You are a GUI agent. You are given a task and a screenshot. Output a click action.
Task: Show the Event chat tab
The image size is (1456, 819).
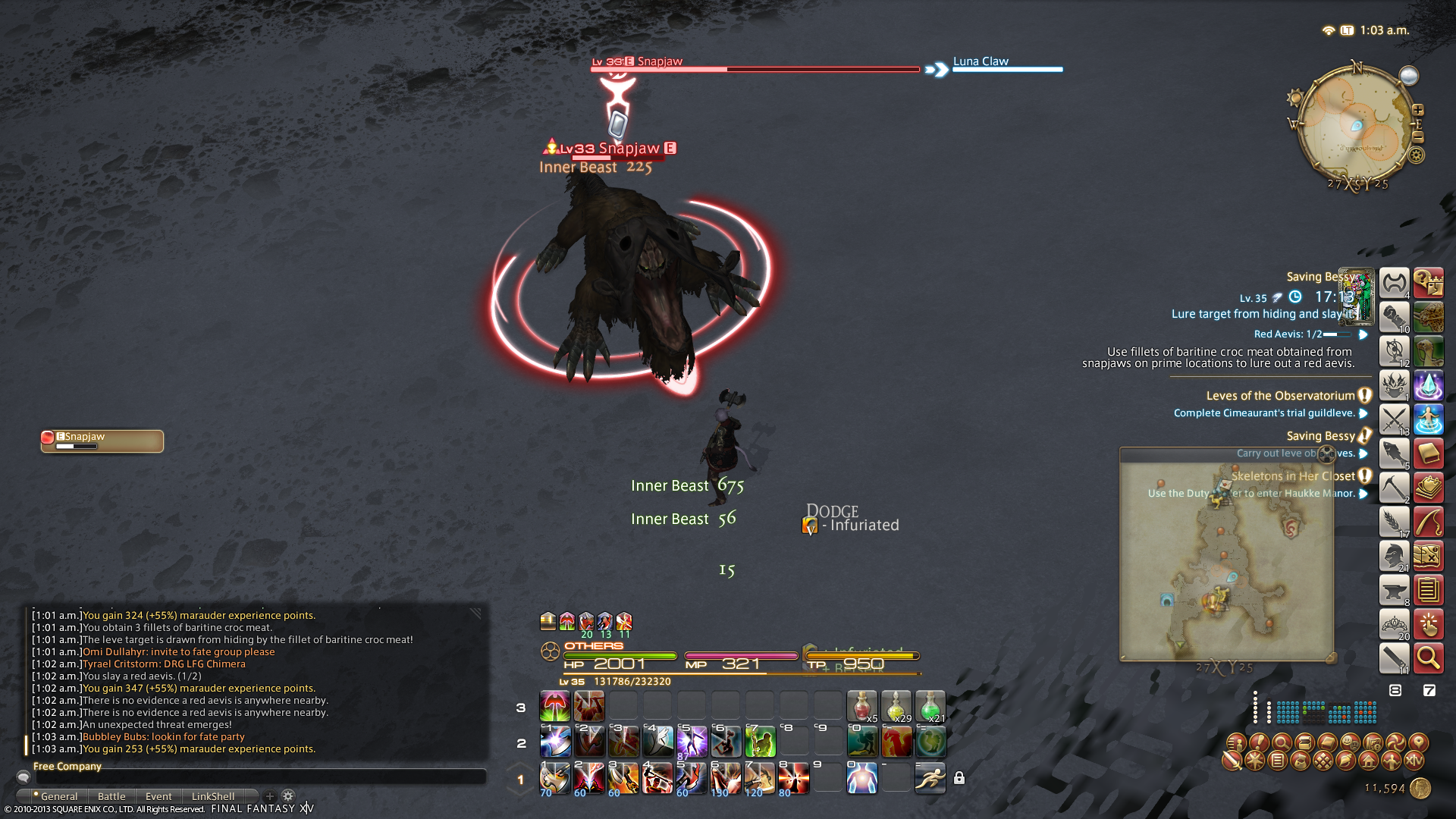158,796
